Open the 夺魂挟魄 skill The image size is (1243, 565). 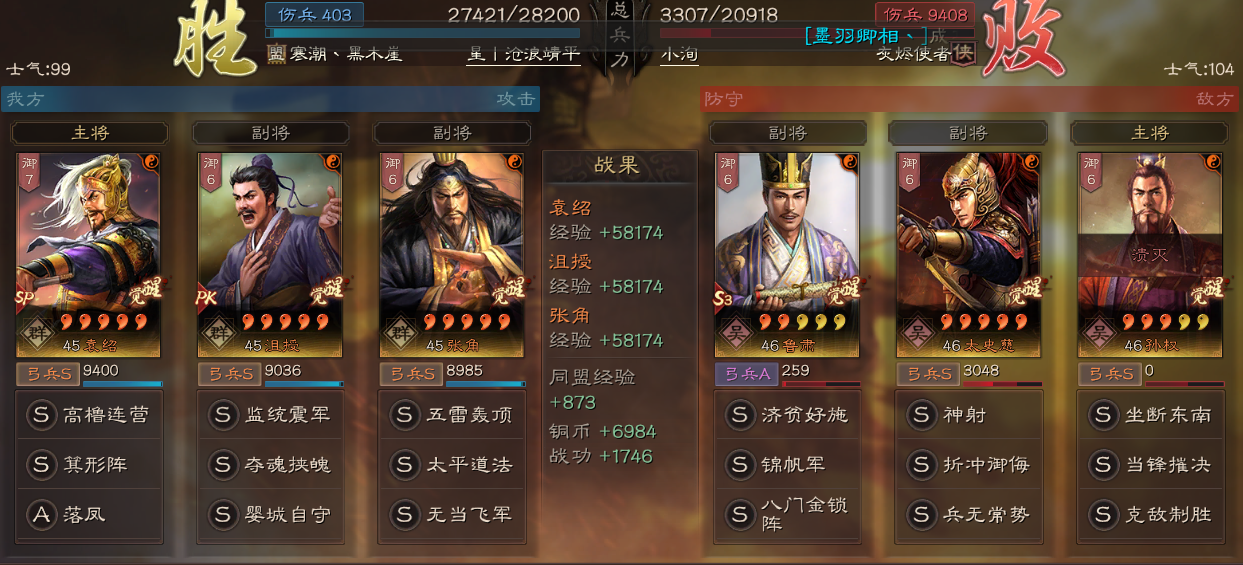coord(271,464)
